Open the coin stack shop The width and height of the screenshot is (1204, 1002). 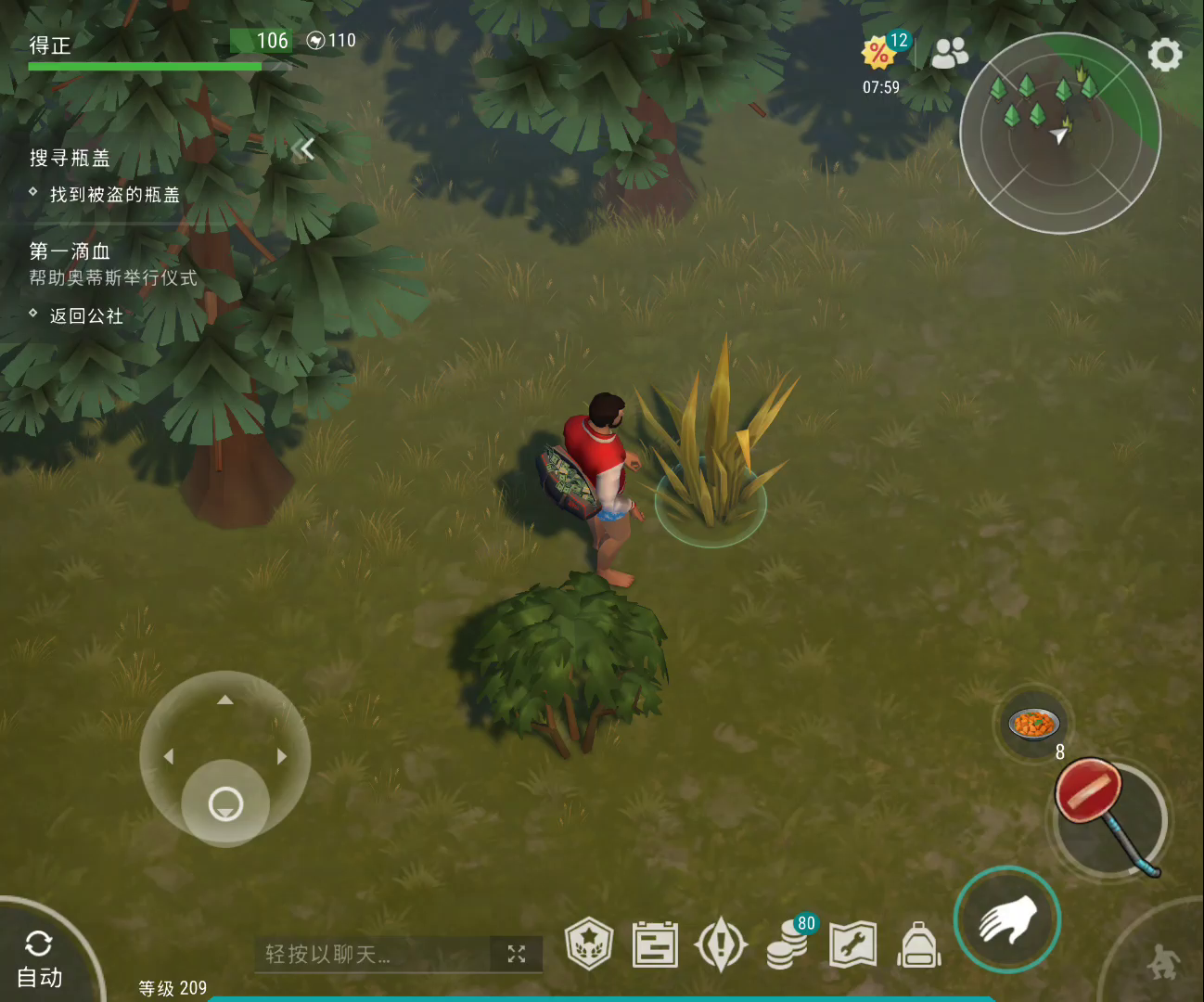point(787,945)
